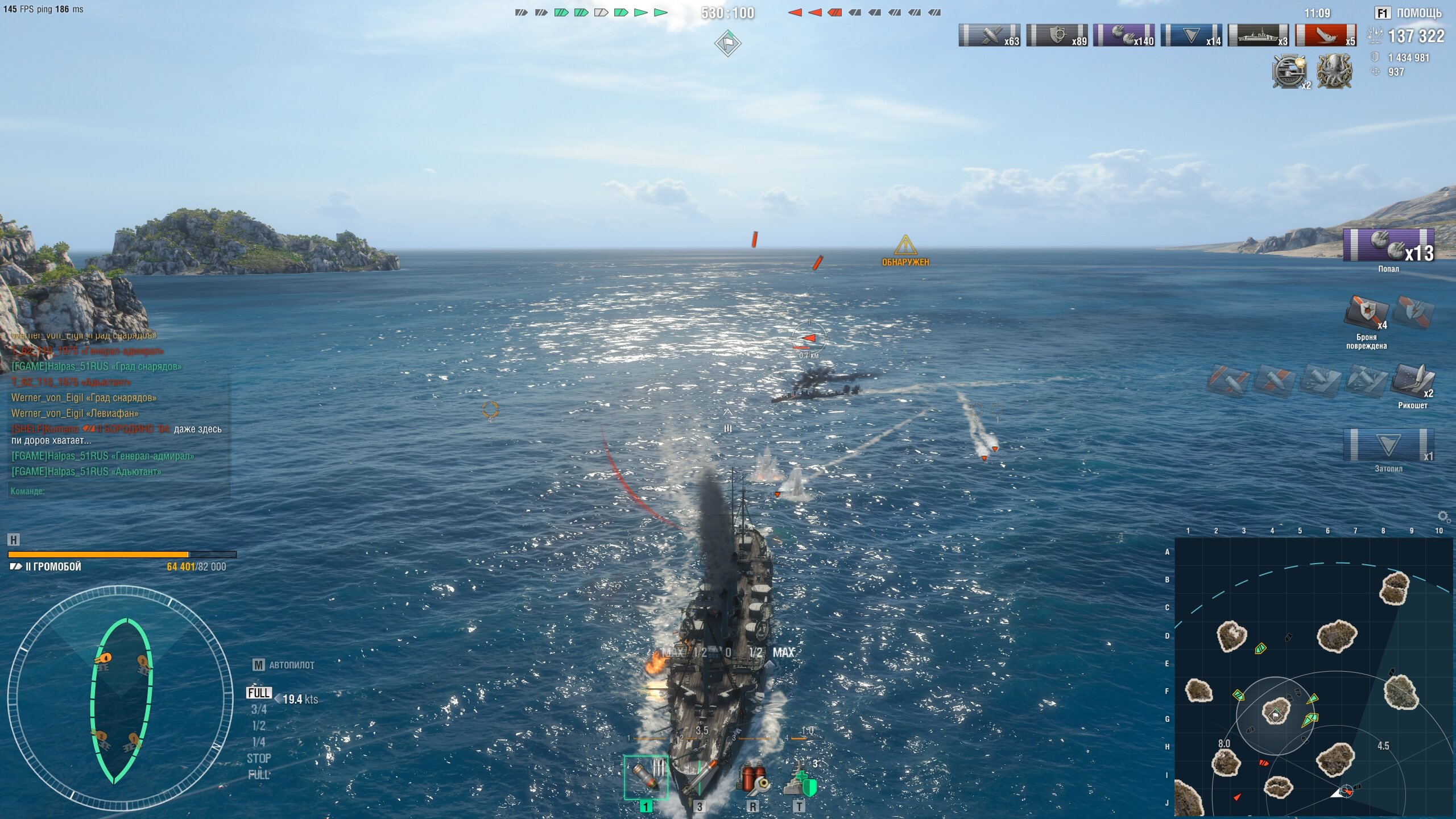The width and height of the screenshot is (1456, 819).
Task: Click the ship damage status silhouette
Action: pyautogui.click(x=121, y=700)
